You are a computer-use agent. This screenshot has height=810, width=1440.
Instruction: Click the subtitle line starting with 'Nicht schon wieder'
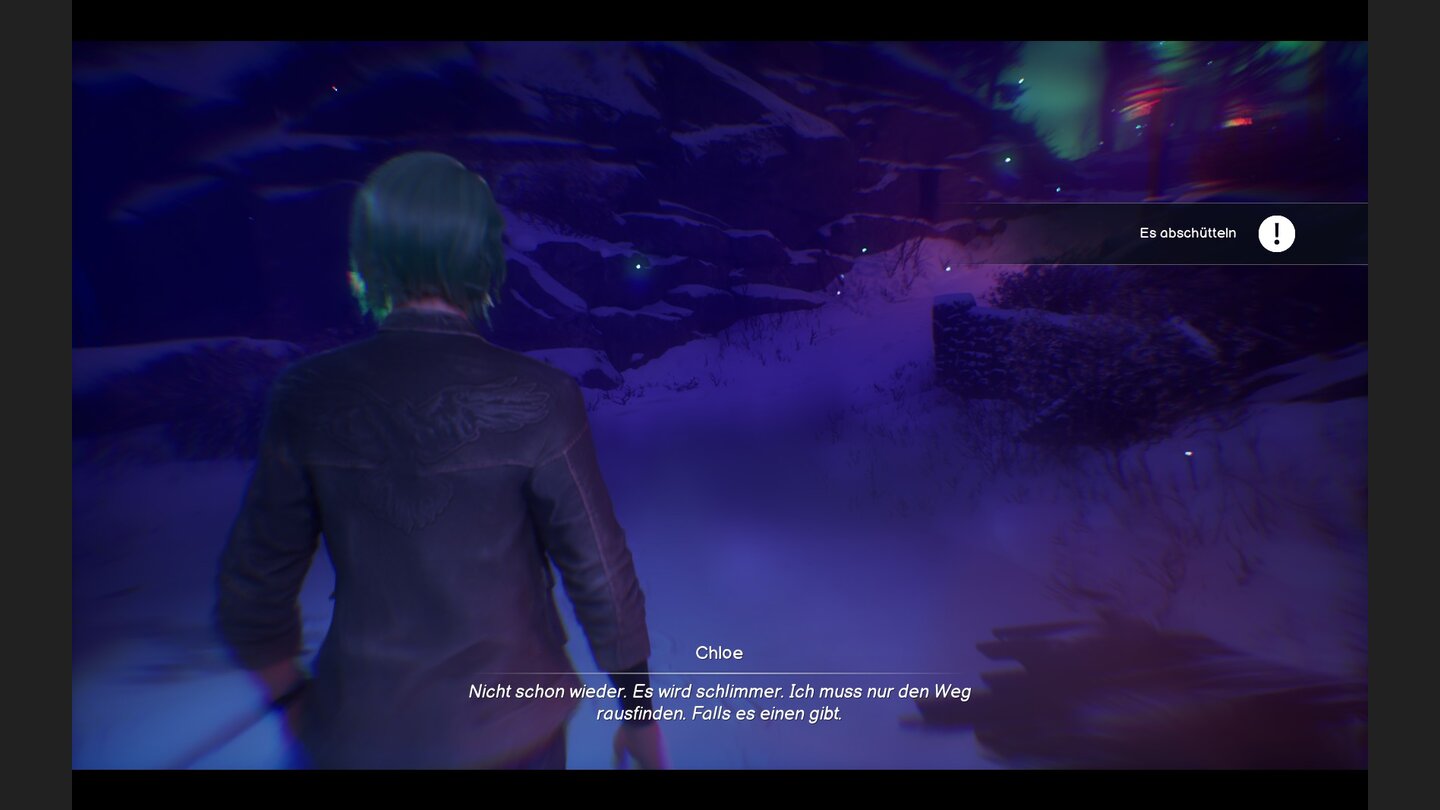click(720, 691)
